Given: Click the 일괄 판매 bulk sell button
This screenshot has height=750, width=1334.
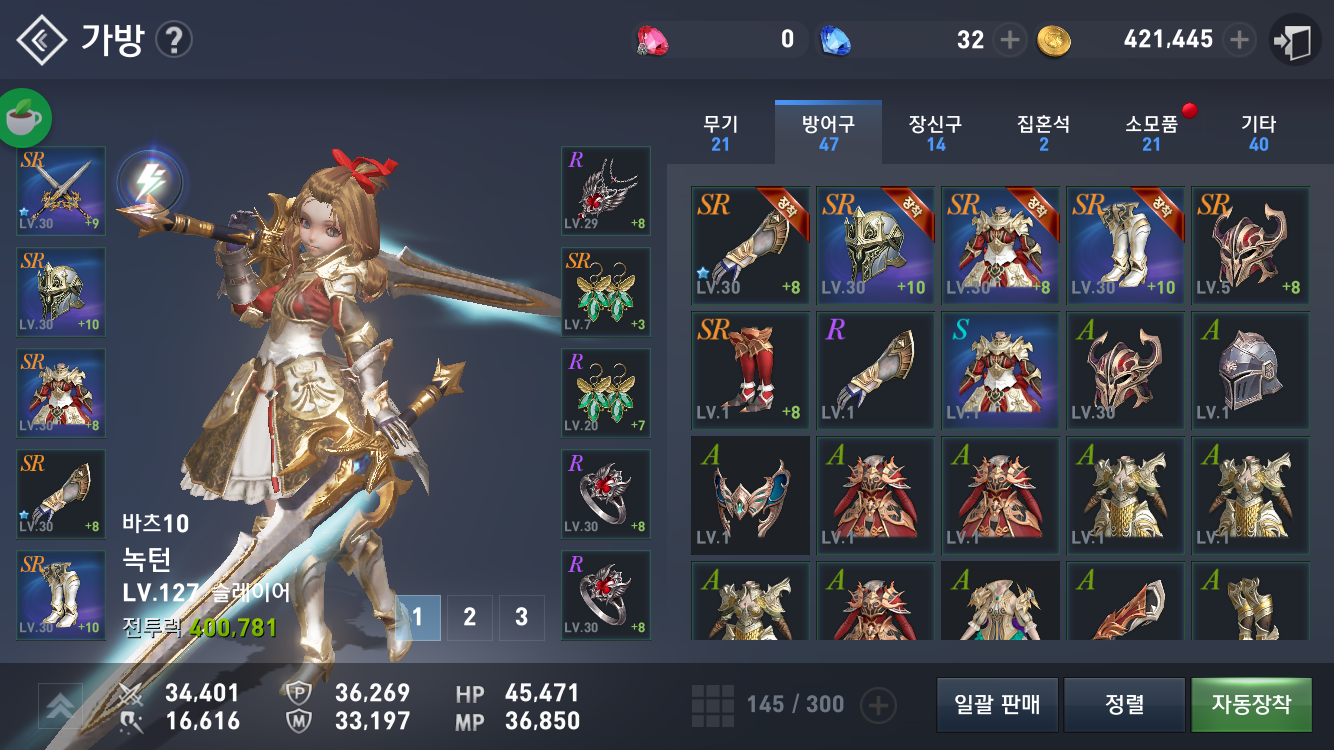Looking at the screenshot, I should coord(997,704).
